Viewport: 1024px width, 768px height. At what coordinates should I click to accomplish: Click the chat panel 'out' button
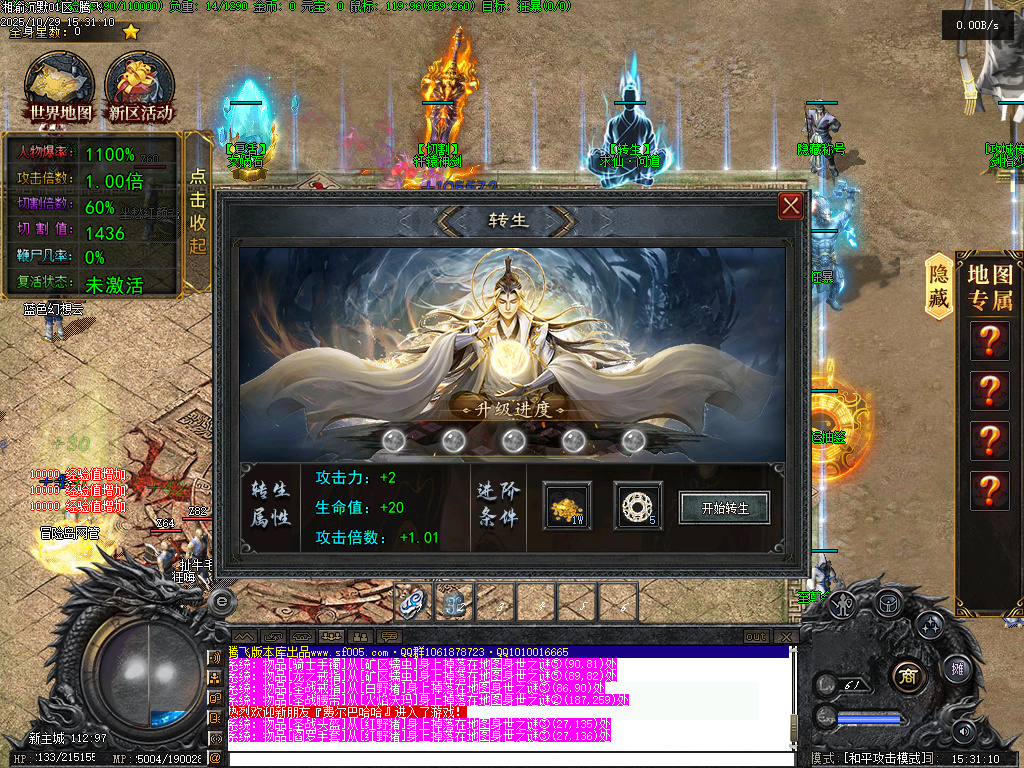tap(756, 637)
